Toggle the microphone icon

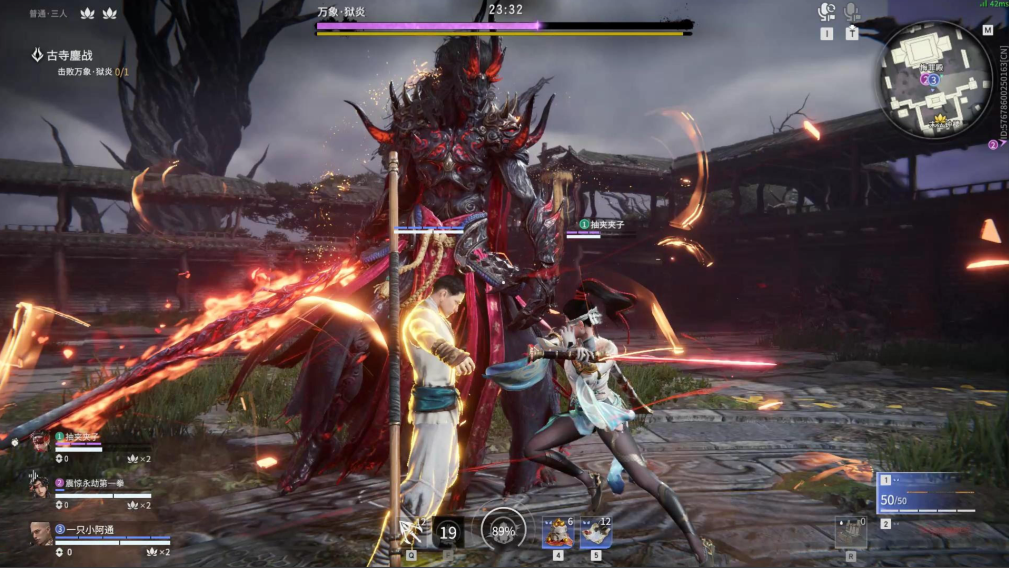pos(852,12)
